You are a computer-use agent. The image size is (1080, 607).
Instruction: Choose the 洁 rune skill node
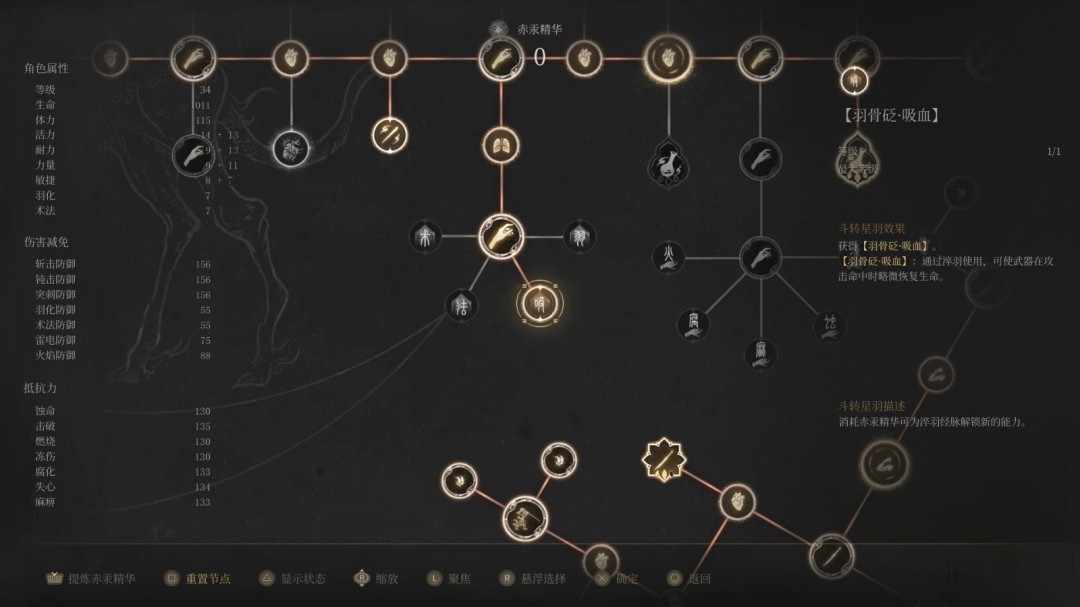click(462, 305)
